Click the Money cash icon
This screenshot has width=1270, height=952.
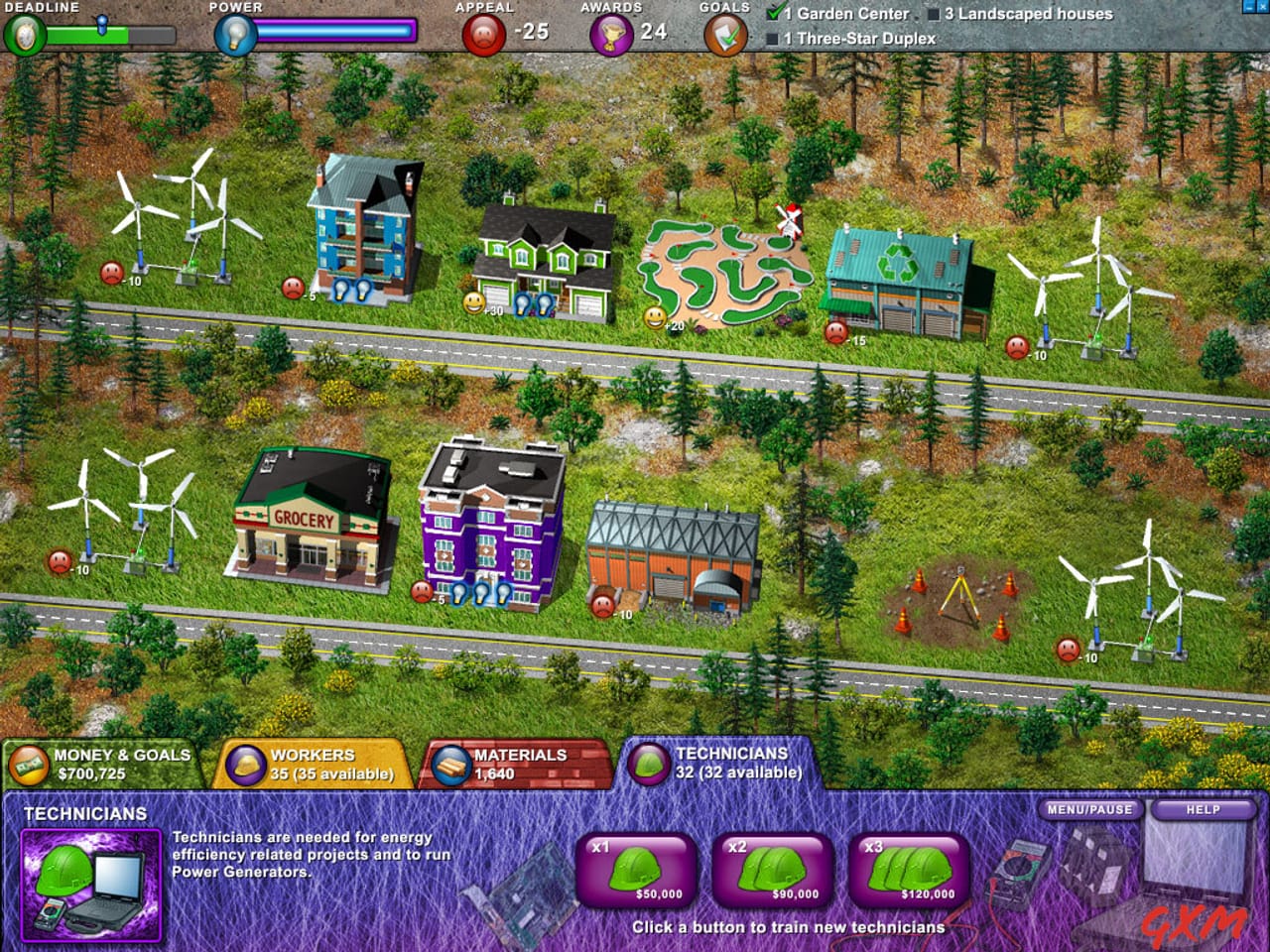tap(26, 764)
